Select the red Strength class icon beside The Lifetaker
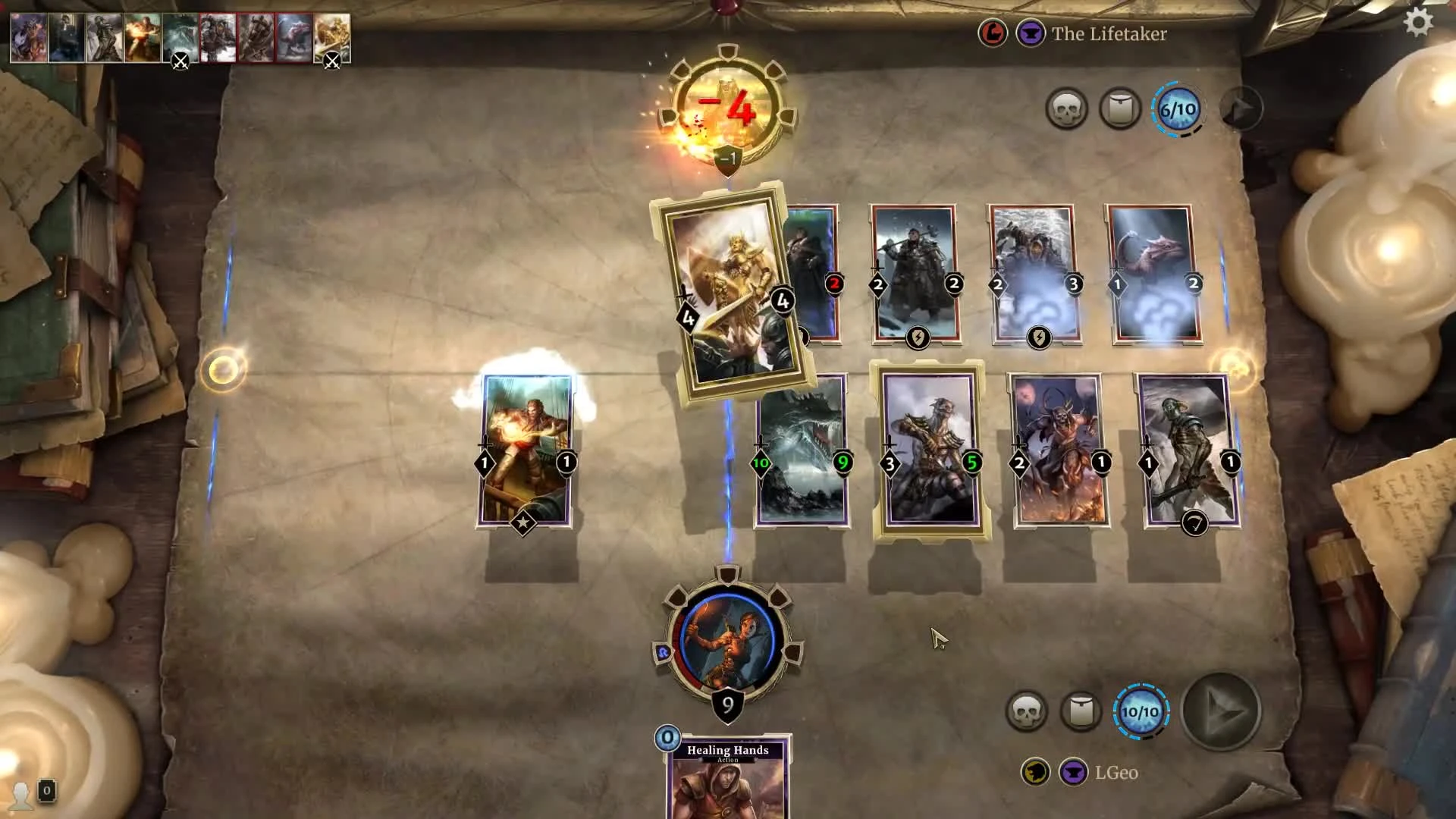Screen dimensions: 1456x819 coord(993,34)
